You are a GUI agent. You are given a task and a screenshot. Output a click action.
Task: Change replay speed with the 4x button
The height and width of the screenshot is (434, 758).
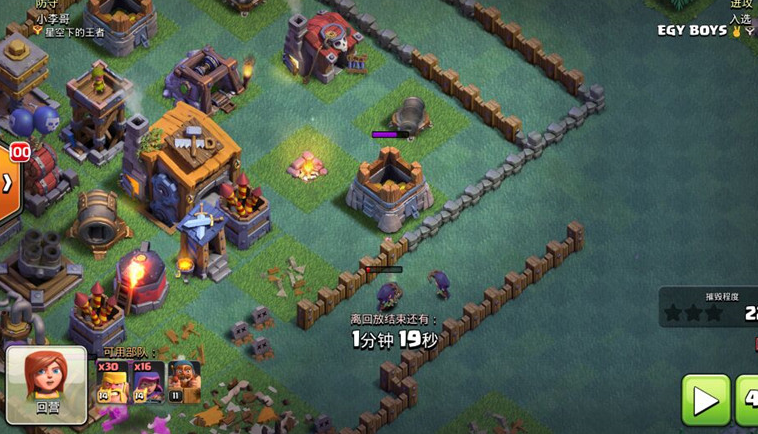coord(747,400)
